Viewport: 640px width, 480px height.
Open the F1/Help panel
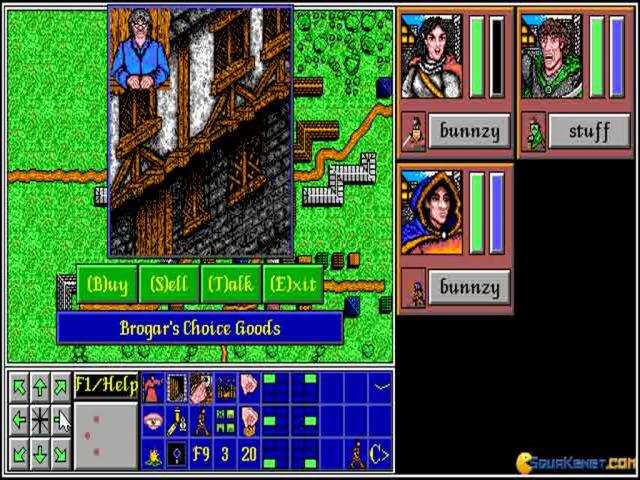(x=105, y=386)
